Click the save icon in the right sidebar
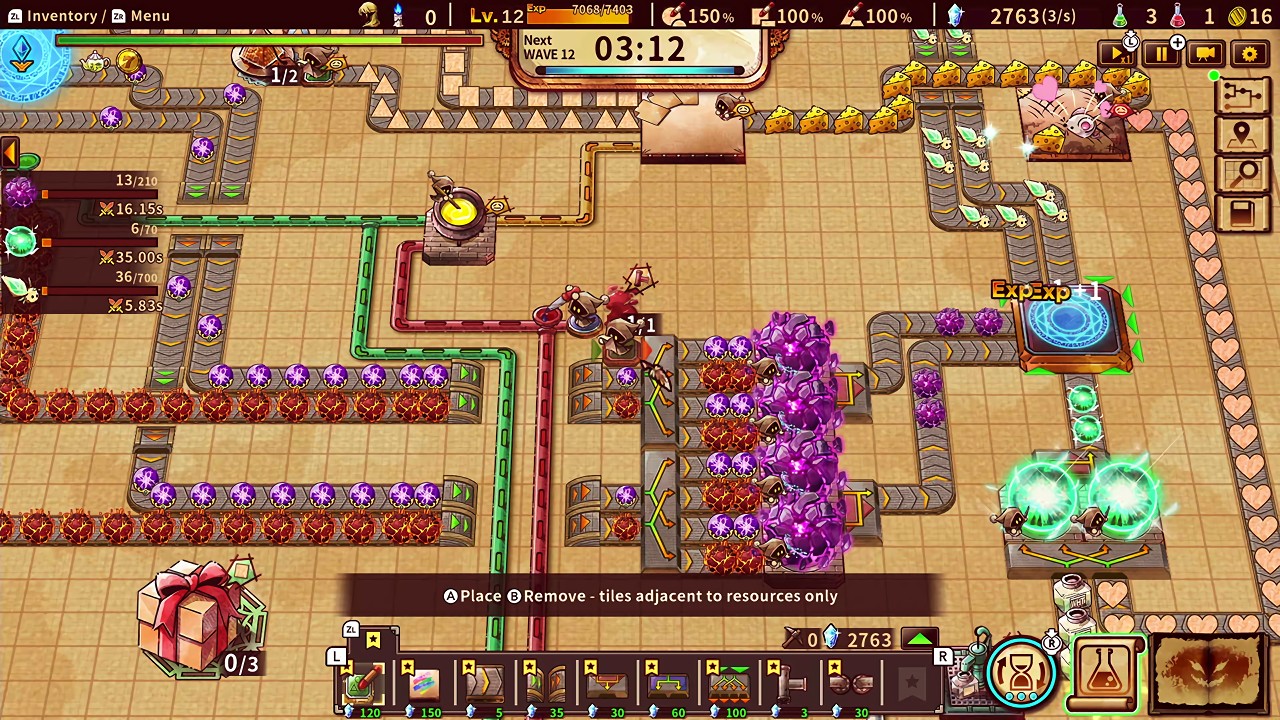The height and width of the screenshot is (720, 1280). [x=1243, y=213]
